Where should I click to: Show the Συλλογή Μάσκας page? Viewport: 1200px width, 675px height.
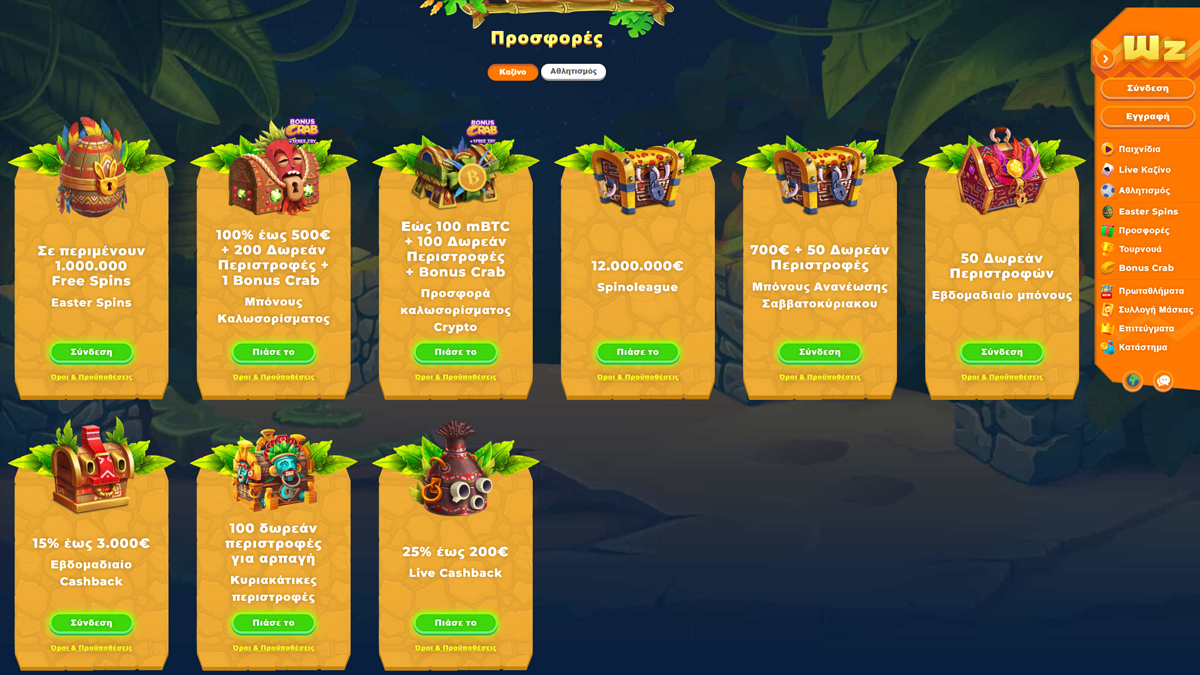pyautogui.click(x=1155, y=310)
